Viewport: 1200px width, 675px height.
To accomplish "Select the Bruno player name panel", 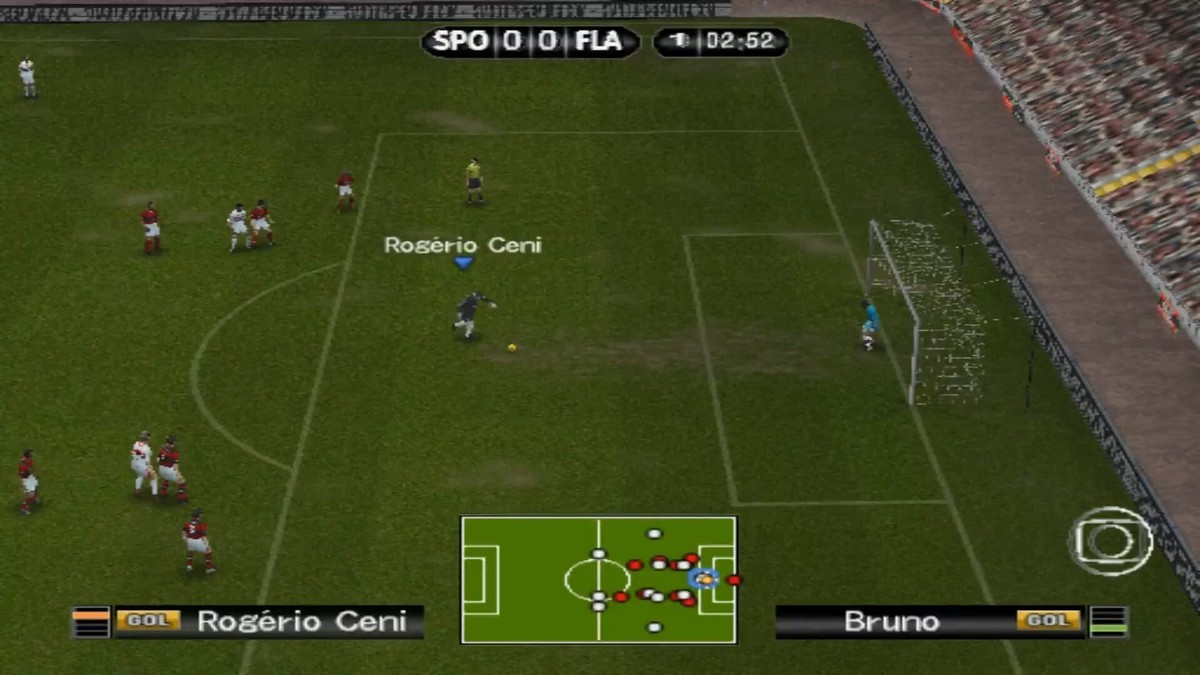I will point(930,621).
